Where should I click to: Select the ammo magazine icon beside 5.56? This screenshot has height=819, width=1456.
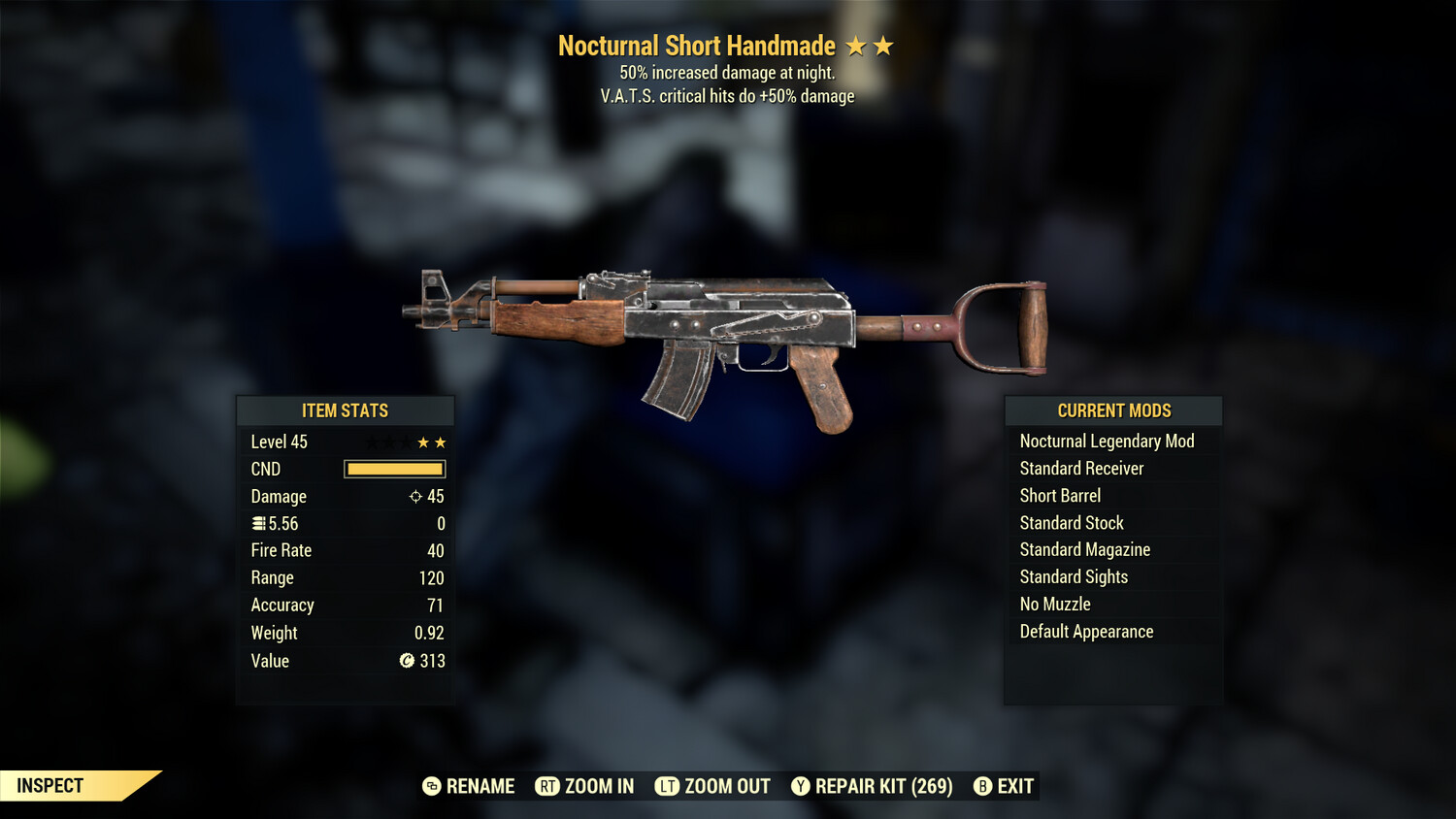257,523
